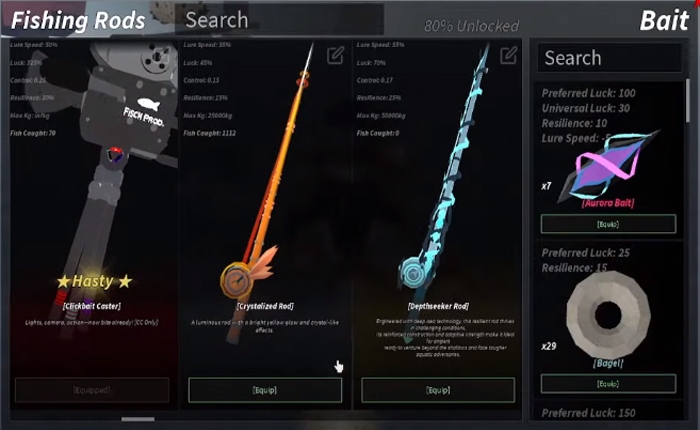Click the edit icon on Crystalized Rod
Viewport: 700px width, 430px height.
tap(335, 56)
